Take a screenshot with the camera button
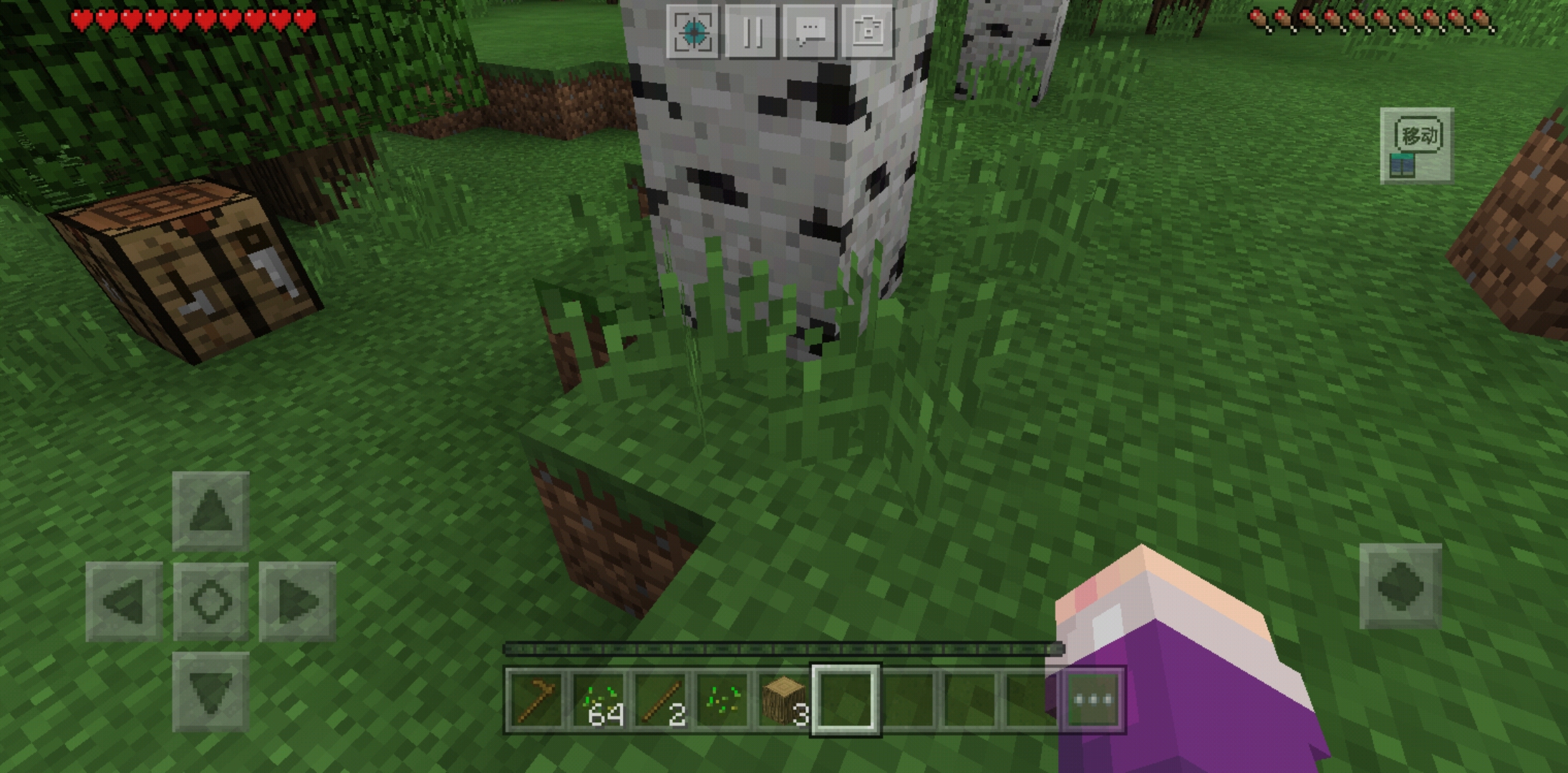This screenshot has width=1568, height=773. click(x=868, y=32)
